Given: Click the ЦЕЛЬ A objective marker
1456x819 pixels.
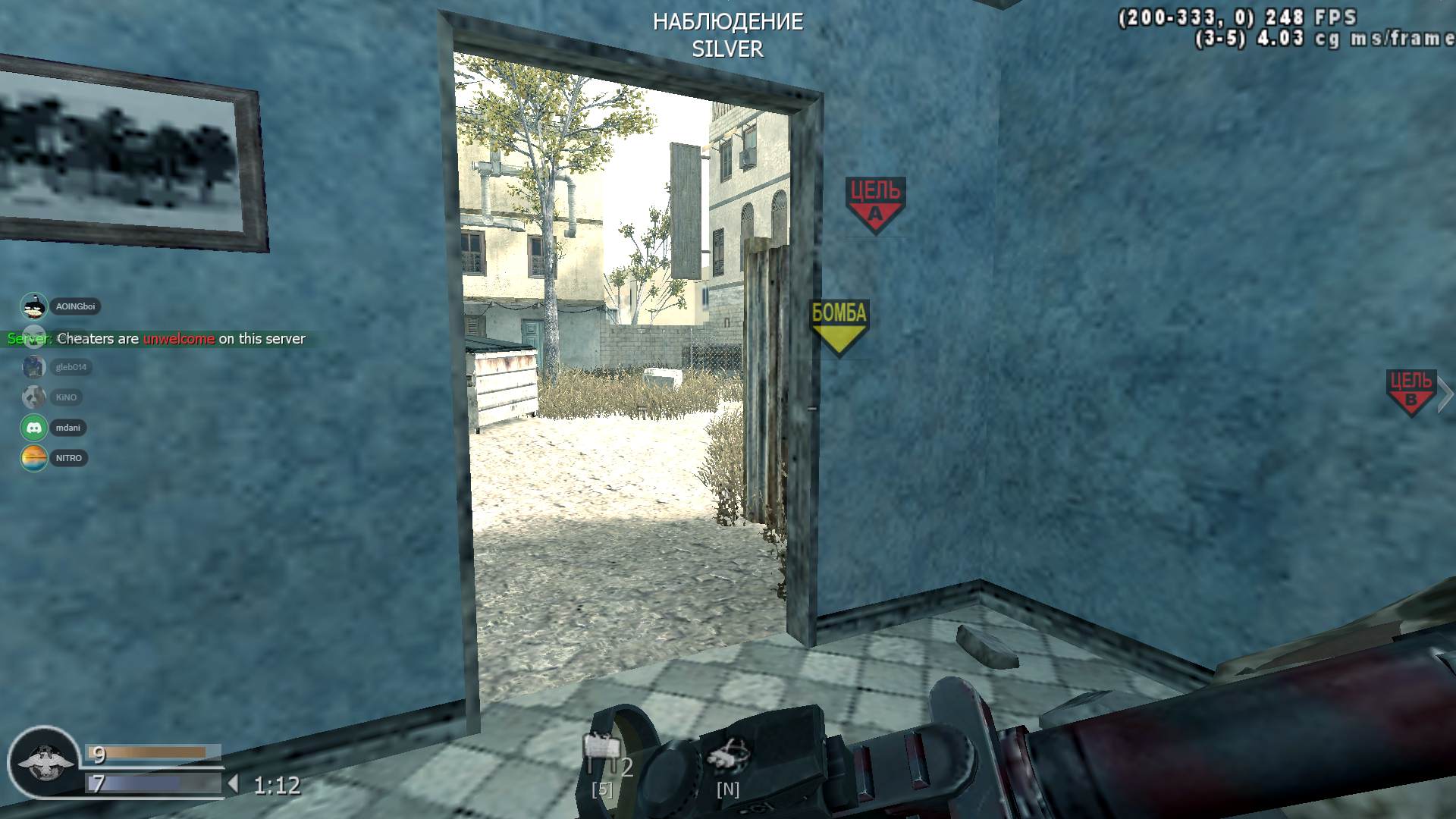Looking at the screenshot, I should 874,200.
